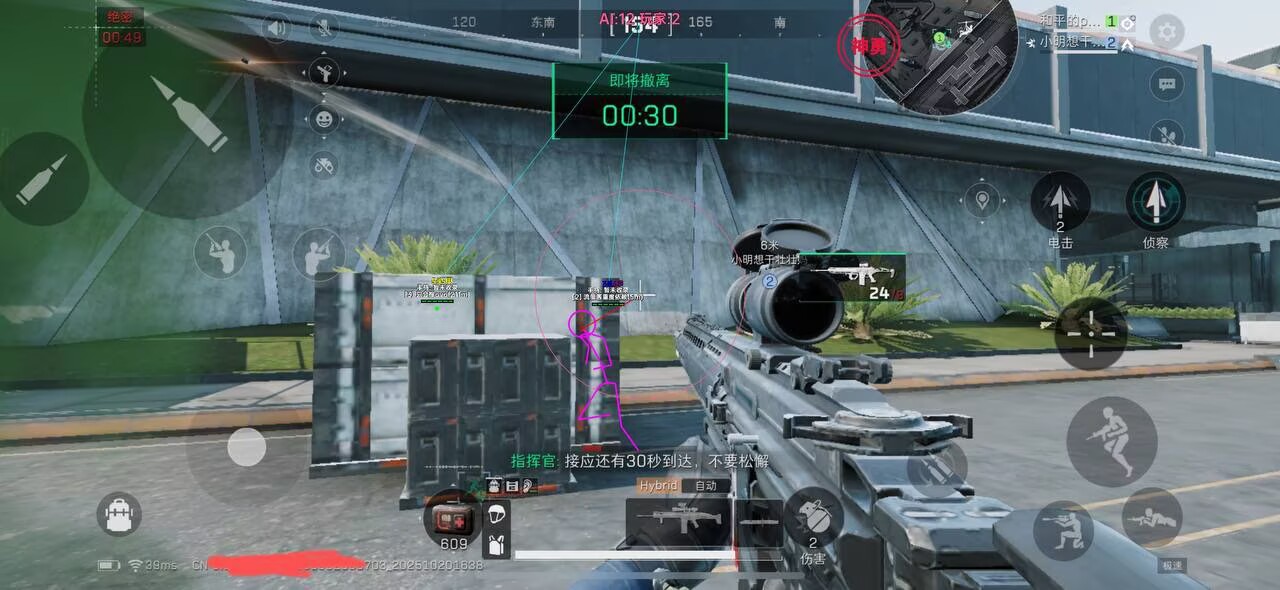The image size is (1280, 590).
Task: Open the smiley emoji wheel
Action: (324, 120)
